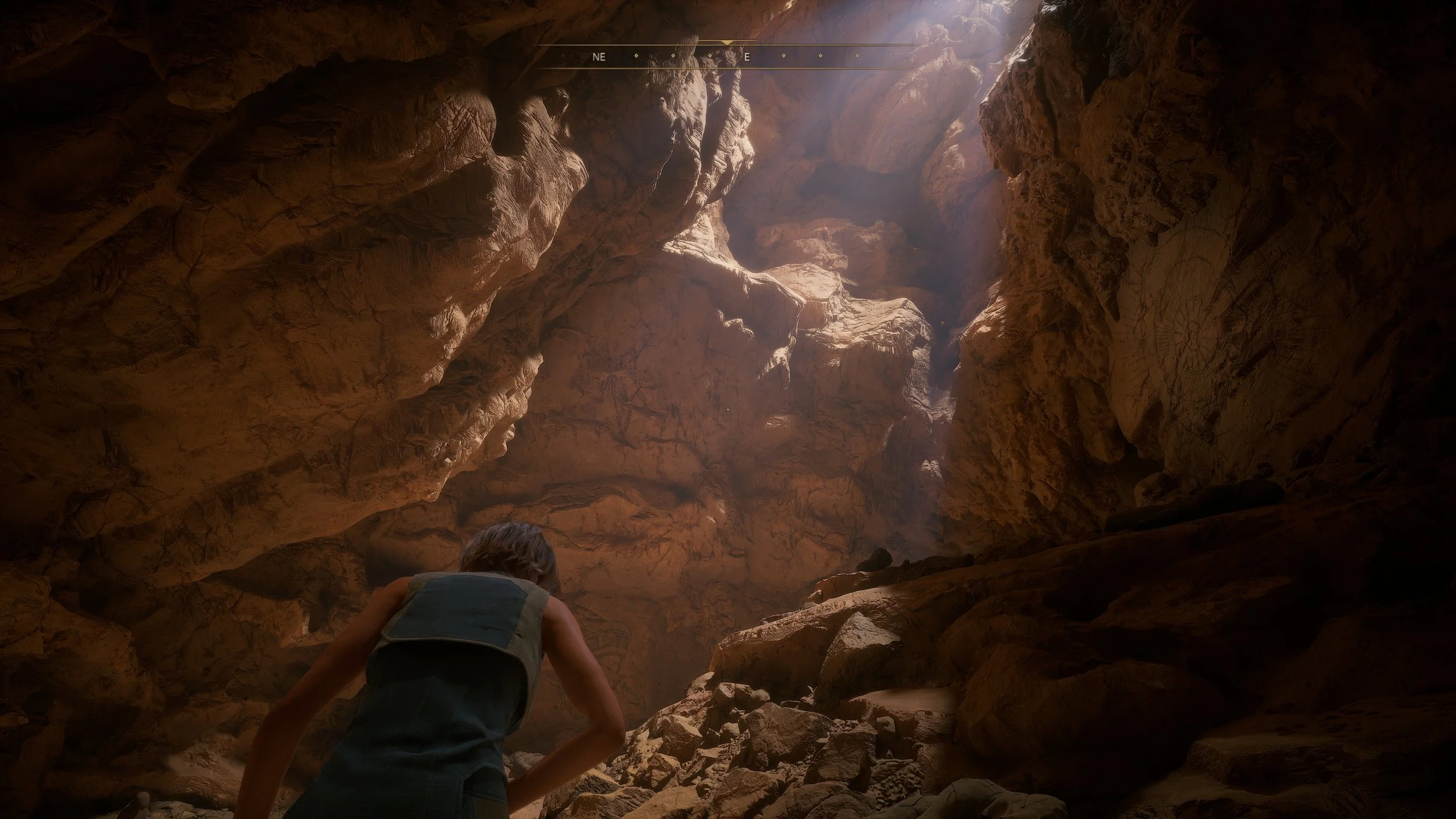
Task: Select the E marker on the compass
Action: [x=747, y=57]
